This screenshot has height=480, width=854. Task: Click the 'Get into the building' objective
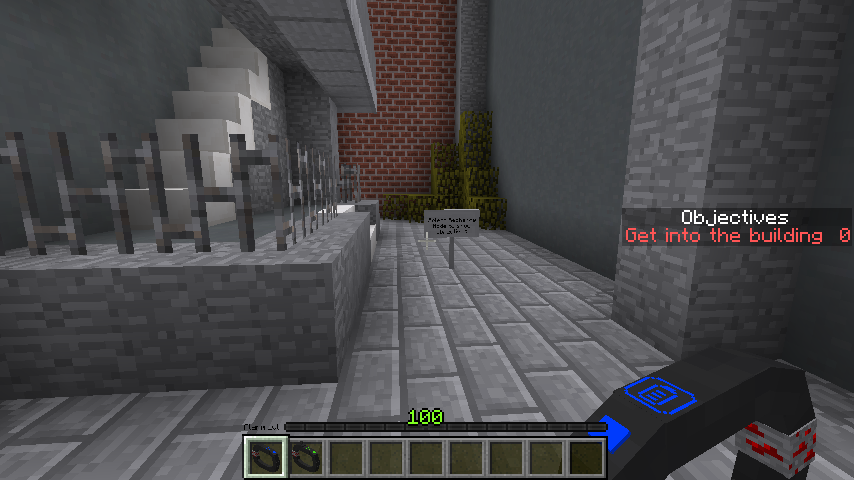point(726,236)
